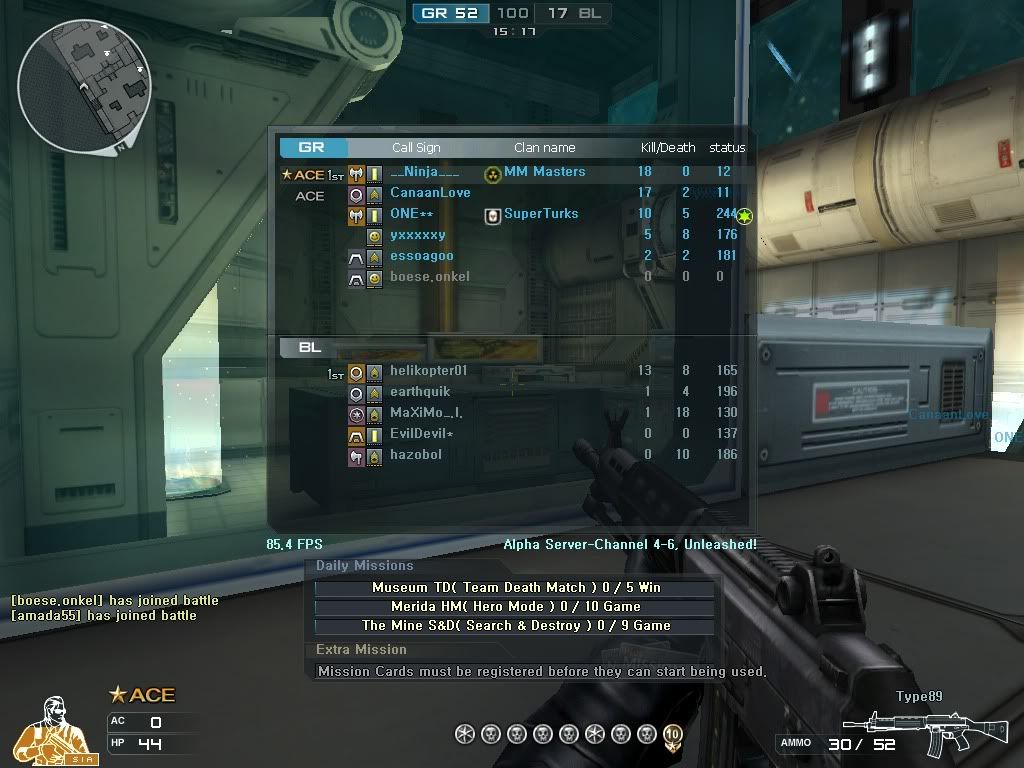Image resolution: width=1024 pixels, height=768 pixels.
Task: Click the gold 10 kill-streak medal
Action: pyautogui.click(x=672, y=735)
